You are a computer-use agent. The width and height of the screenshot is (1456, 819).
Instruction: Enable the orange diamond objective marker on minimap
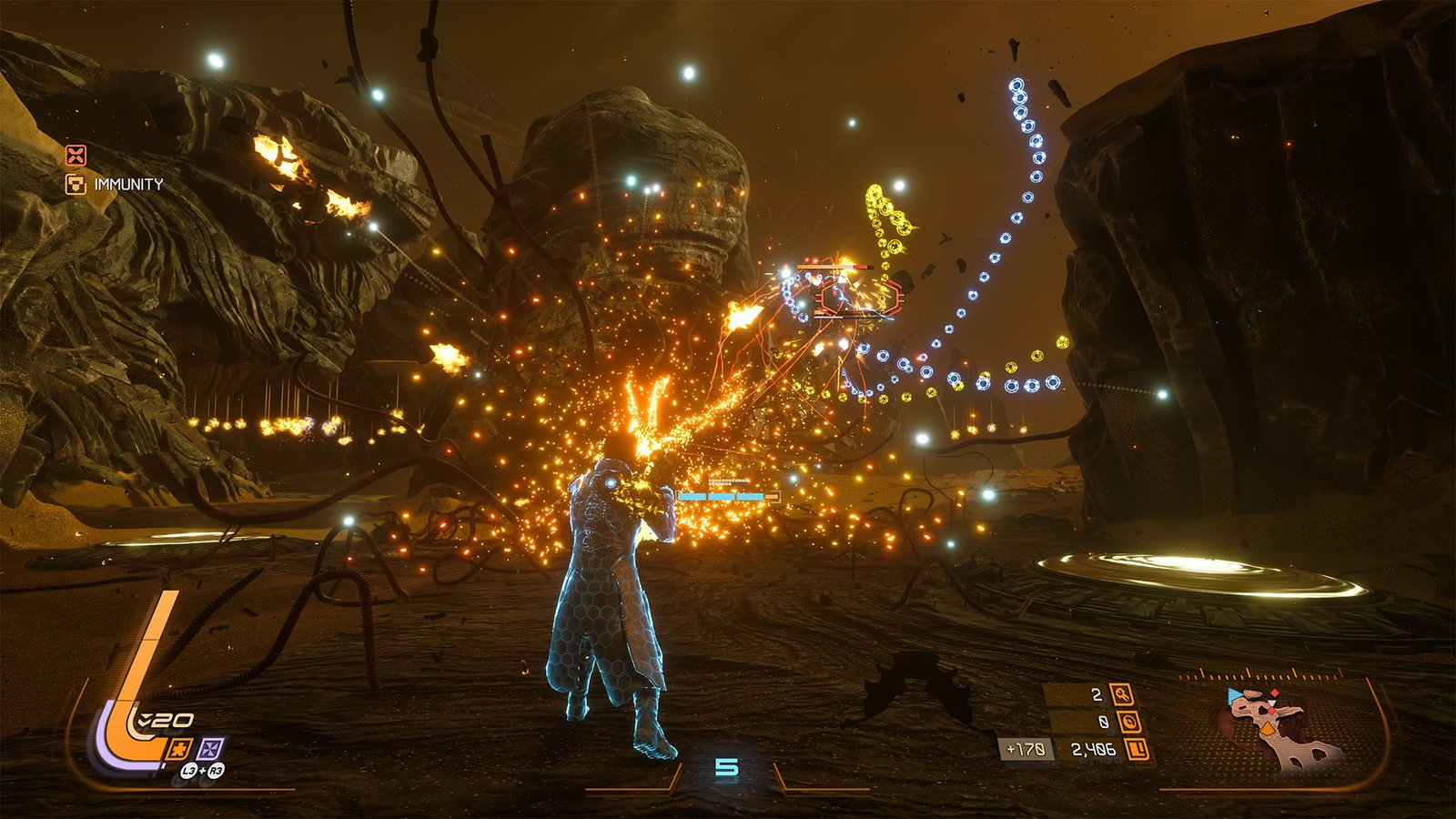click(1268, 728)
